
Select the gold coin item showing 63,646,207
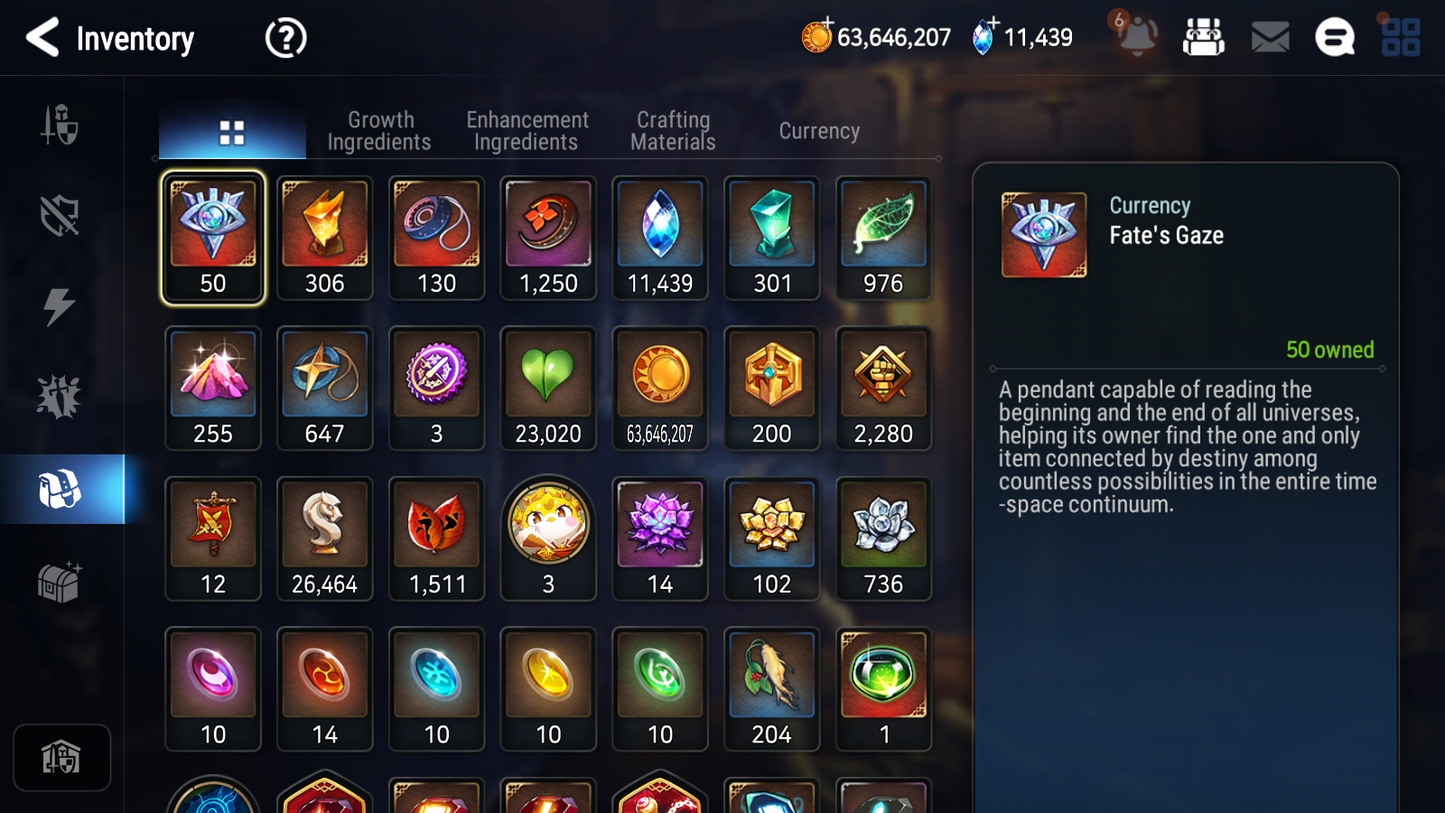[660, 388]
